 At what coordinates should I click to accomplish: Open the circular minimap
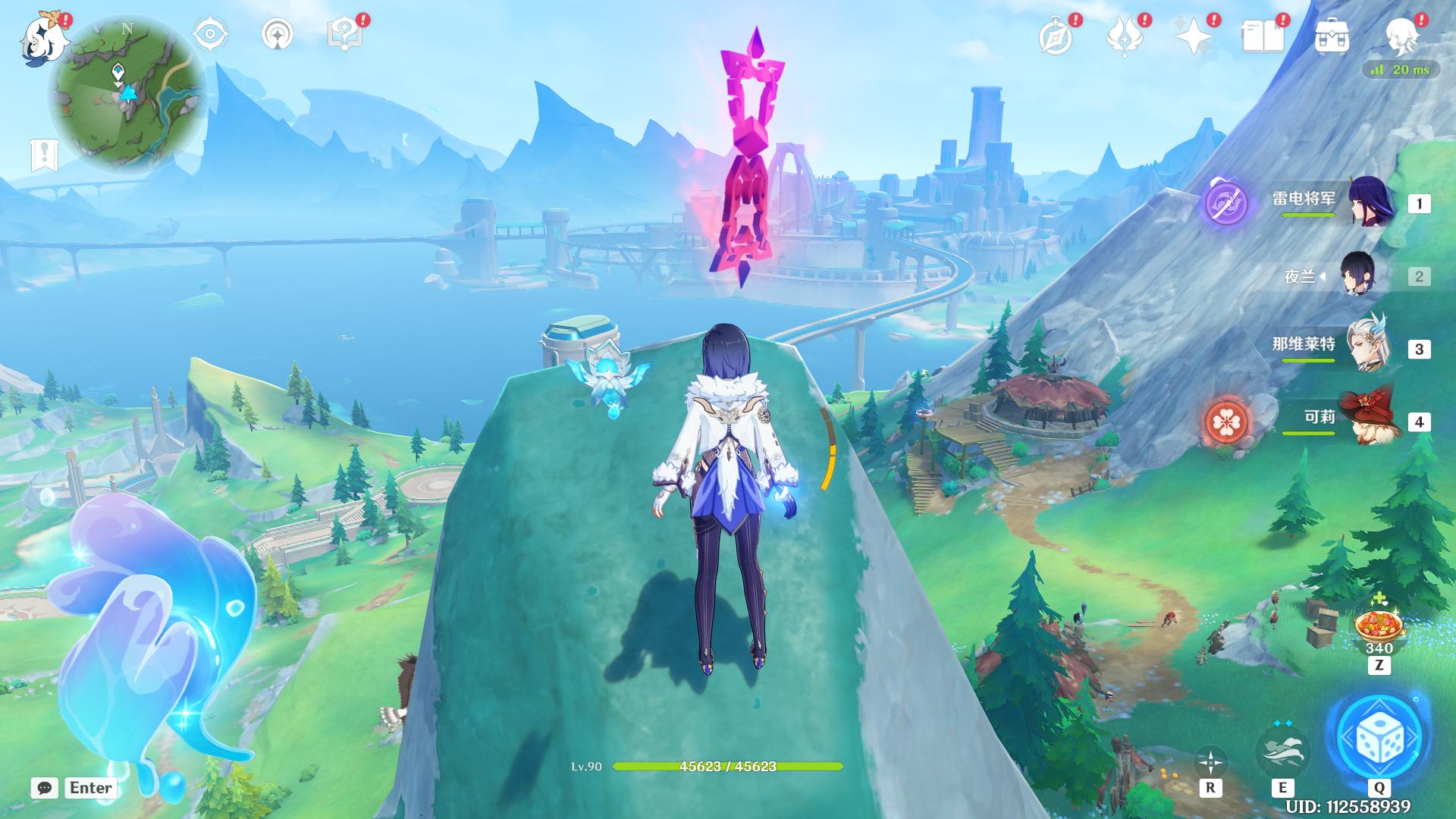pos(127,95)
